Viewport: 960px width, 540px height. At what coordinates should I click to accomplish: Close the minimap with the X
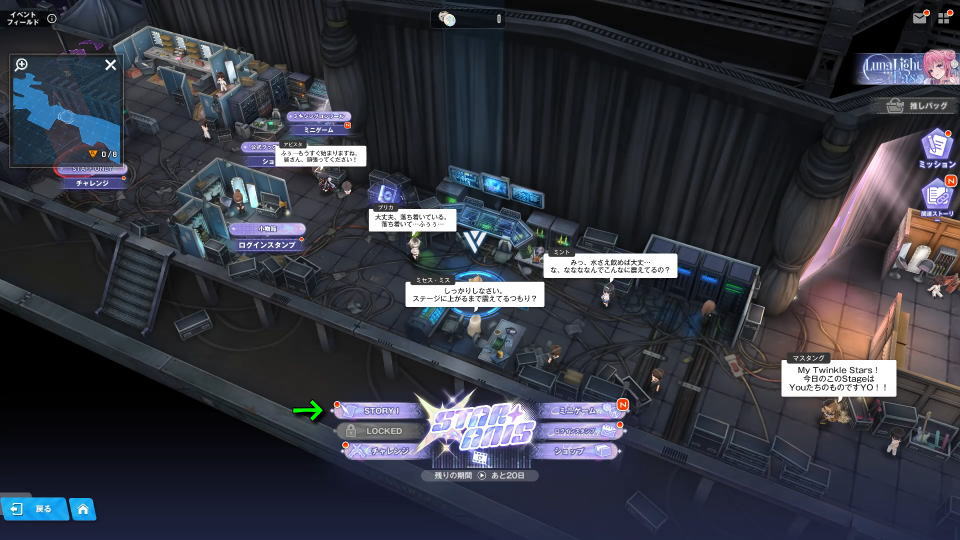tap(111, 65)
